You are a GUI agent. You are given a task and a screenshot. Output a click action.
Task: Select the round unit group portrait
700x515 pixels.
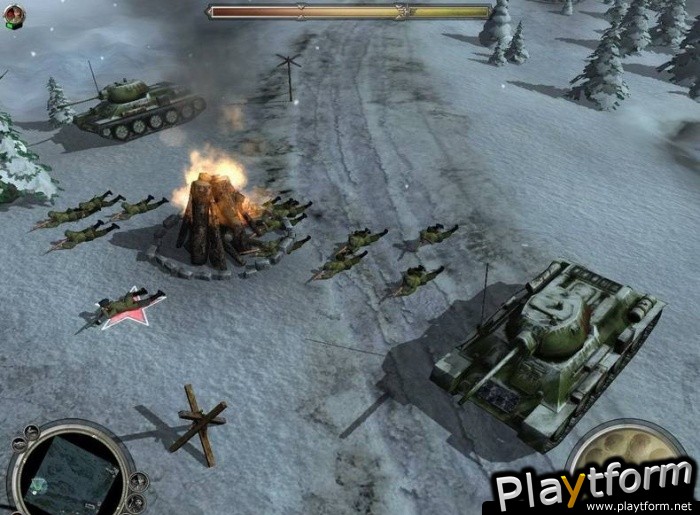click(x=14, y=15)
